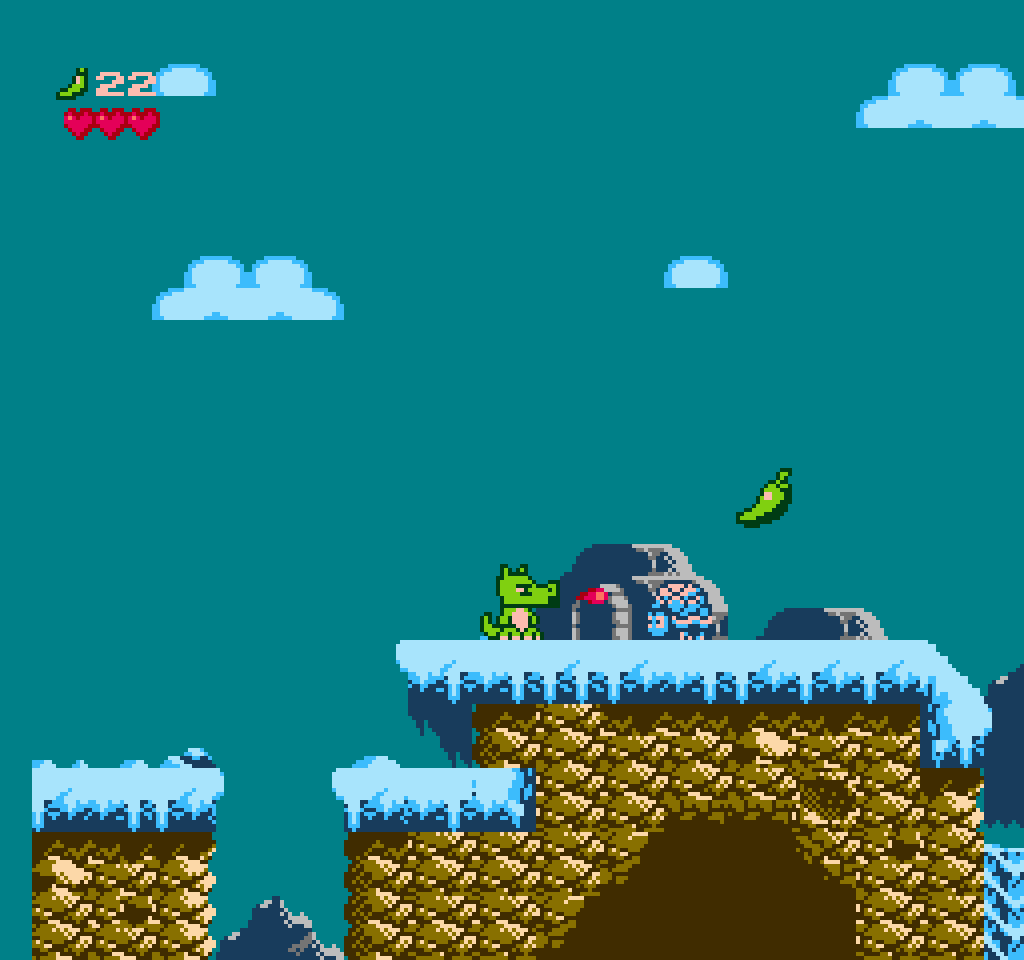
Task: Click the green pepper counter icon in the HUD
Action: (x=73, y=83)
